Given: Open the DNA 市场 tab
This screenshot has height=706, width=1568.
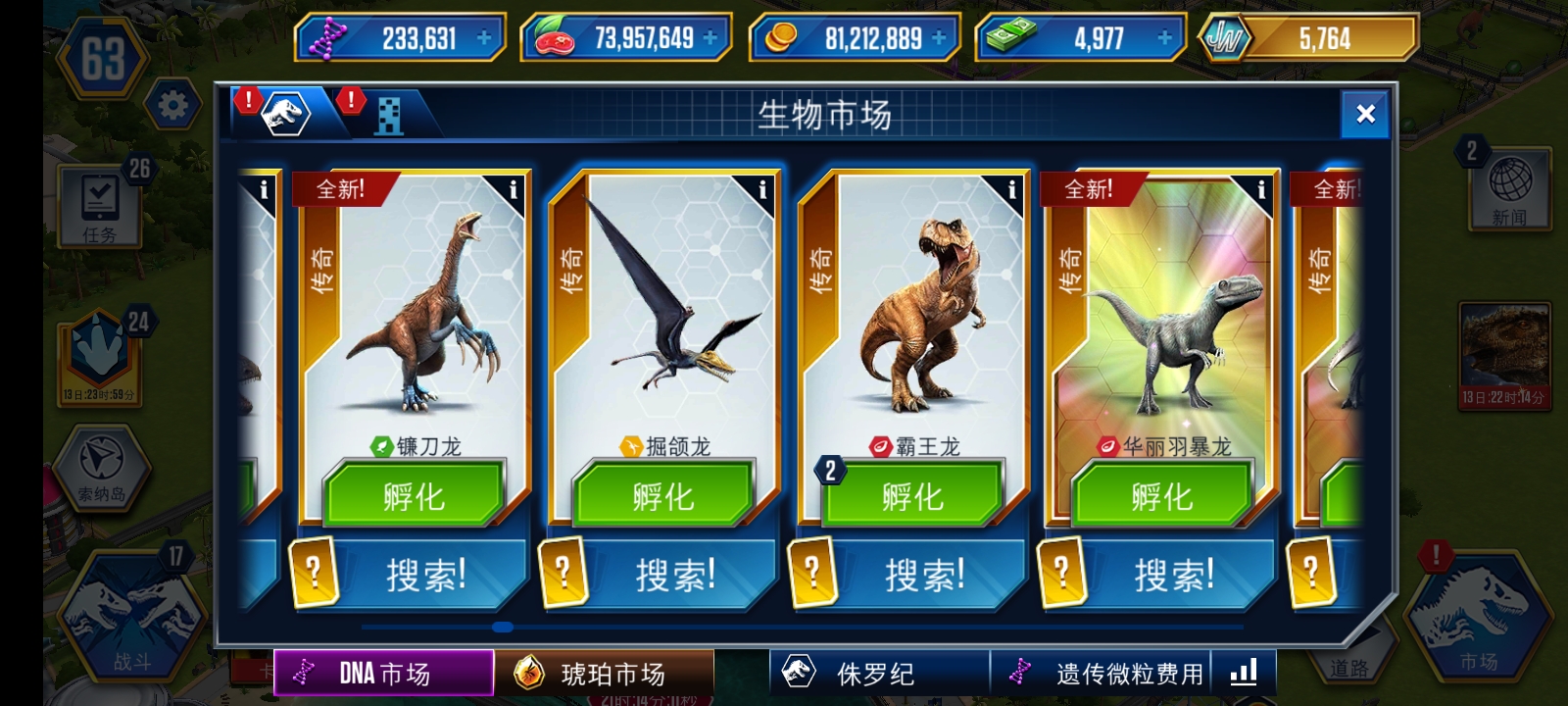Looking at the screenshot, I should (x=383, y=674).
